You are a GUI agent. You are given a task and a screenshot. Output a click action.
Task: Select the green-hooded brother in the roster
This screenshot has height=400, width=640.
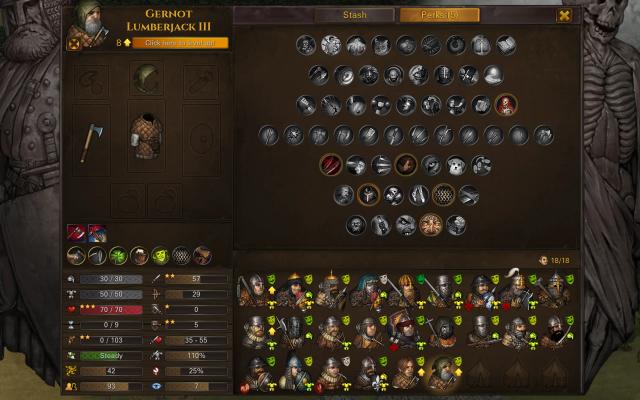pos(440,372)
